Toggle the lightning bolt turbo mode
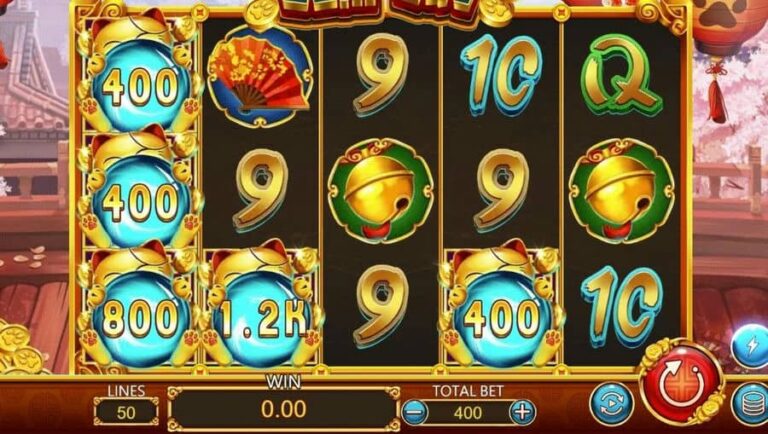 click(750, 347)
